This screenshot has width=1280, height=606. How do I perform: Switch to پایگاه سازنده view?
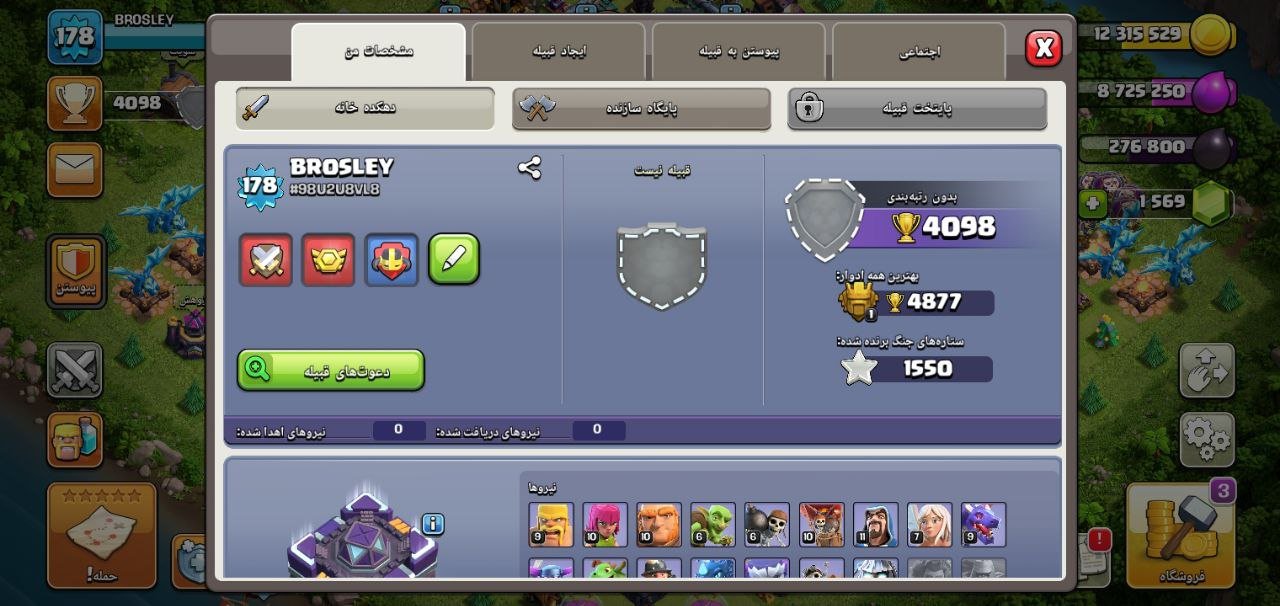[x=641, y=108]
